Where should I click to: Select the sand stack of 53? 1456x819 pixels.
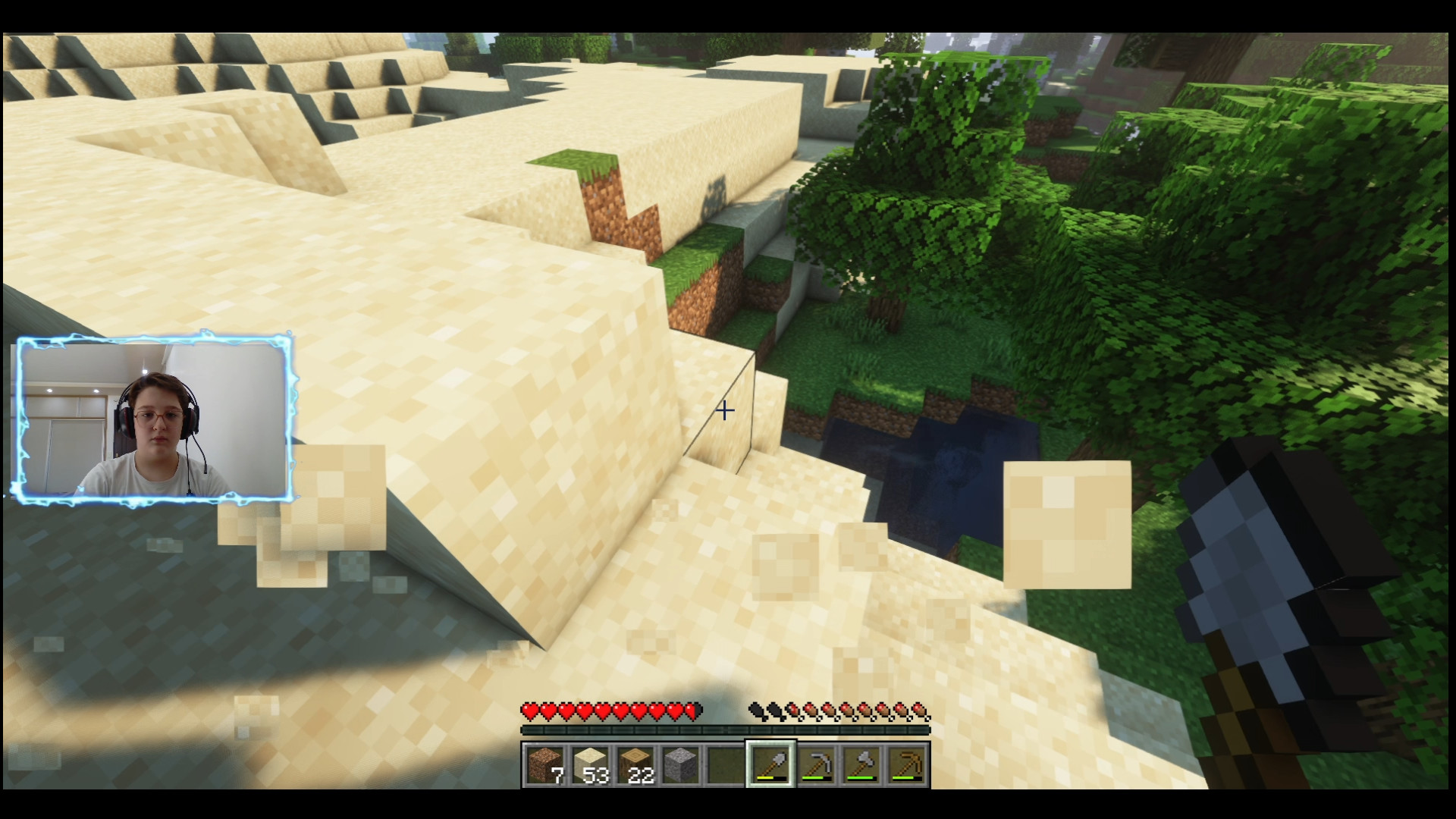pyautogui.click(x=590, y=764)
